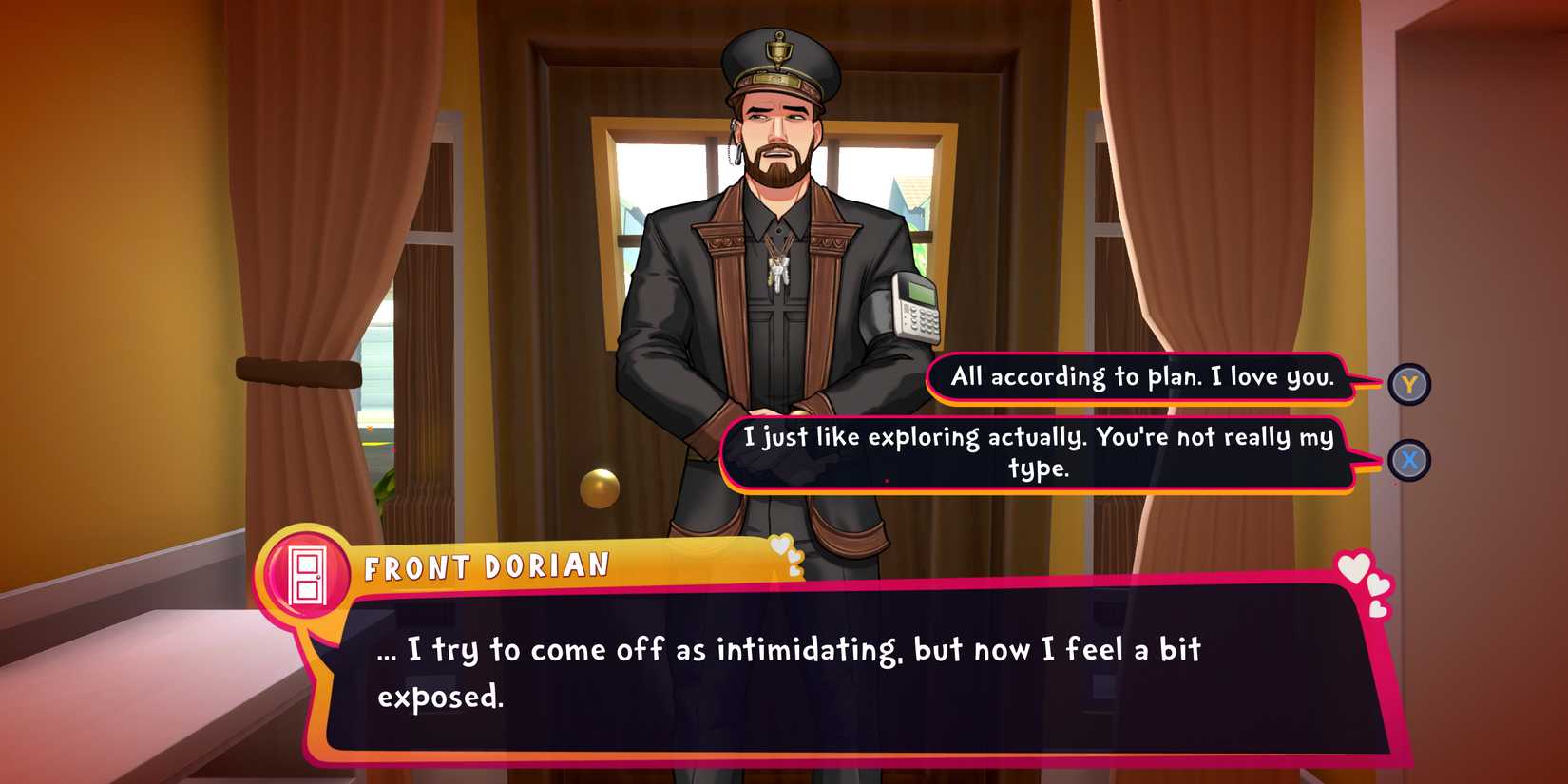This screenshot has width=1568, height=784.
Task: Click the speech bubble tail pointing to the Y prompt
Action: coord(1365,383)
